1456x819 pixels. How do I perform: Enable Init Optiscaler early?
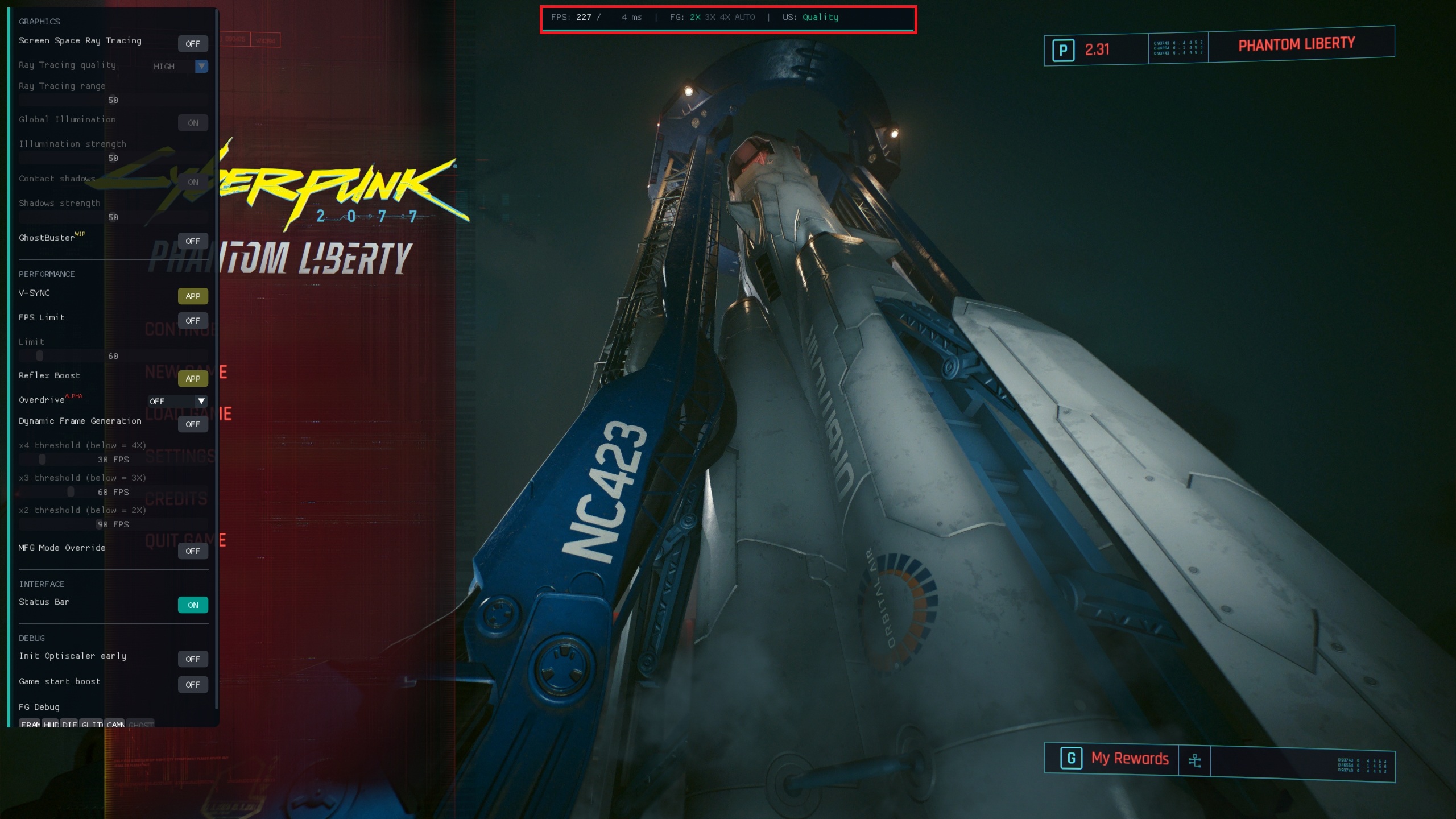point(193,659)
